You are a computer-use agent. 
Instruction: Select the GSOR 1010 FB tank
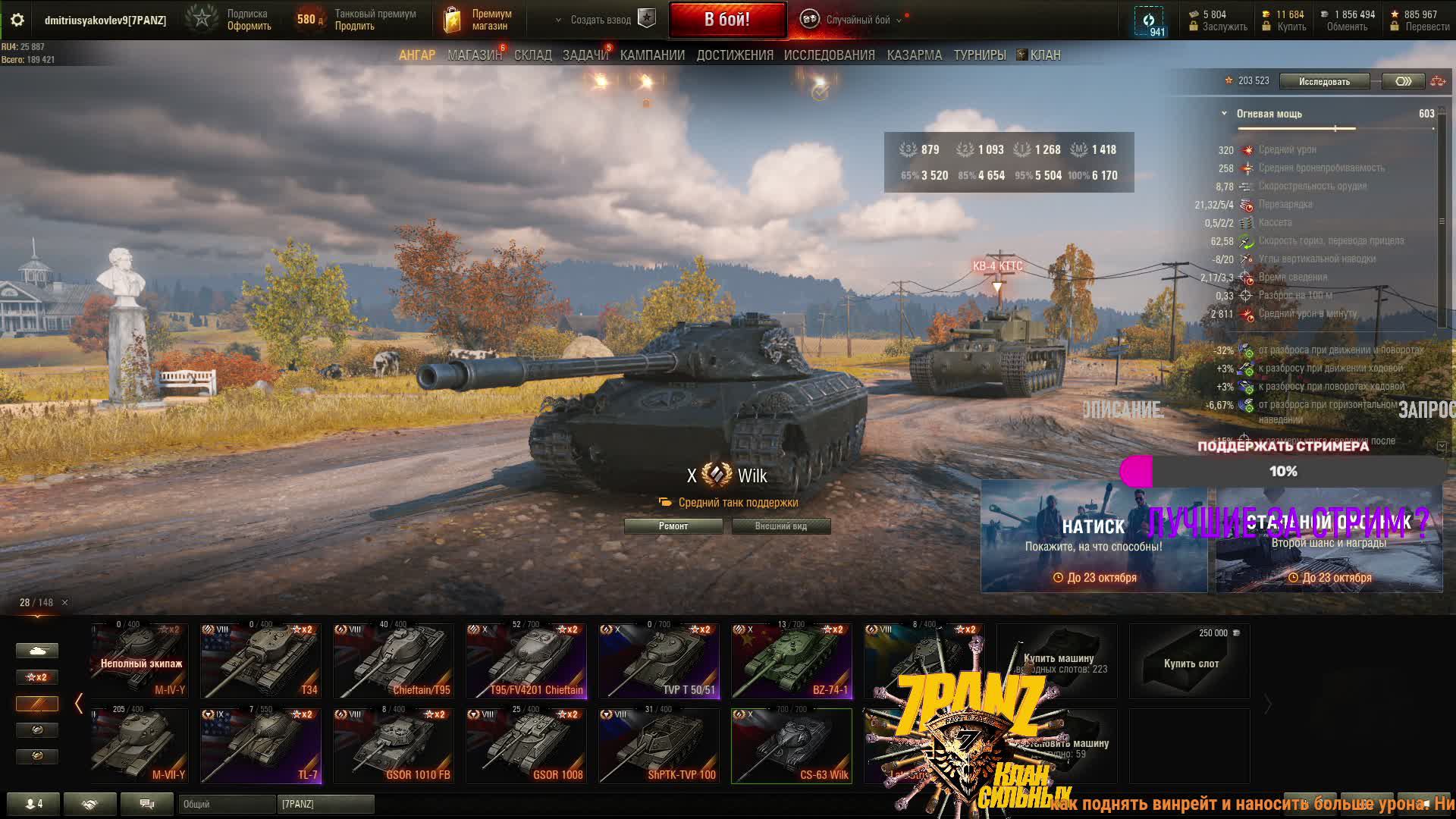pos(393,746)
